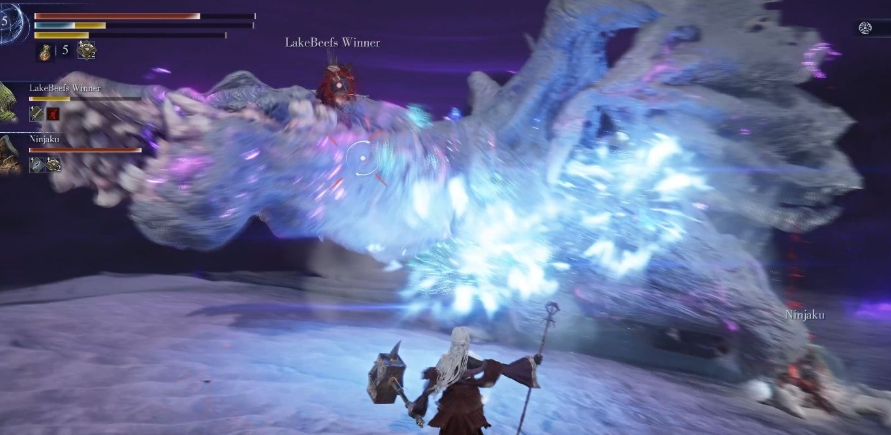Screen dimensions: 891x435
Task: Select the crimson flask icon
Action: click(x=45, y=50)
